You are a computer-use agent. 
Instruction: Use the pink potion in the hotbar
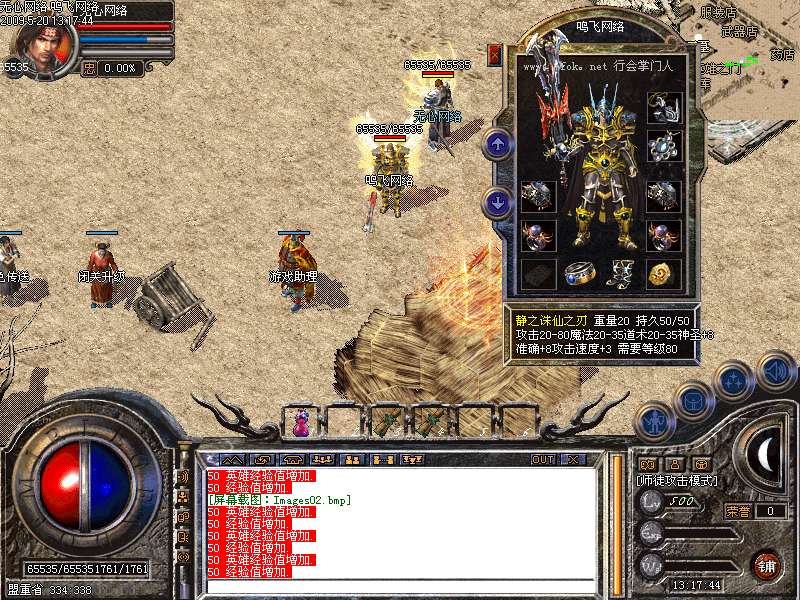(301, 423)
